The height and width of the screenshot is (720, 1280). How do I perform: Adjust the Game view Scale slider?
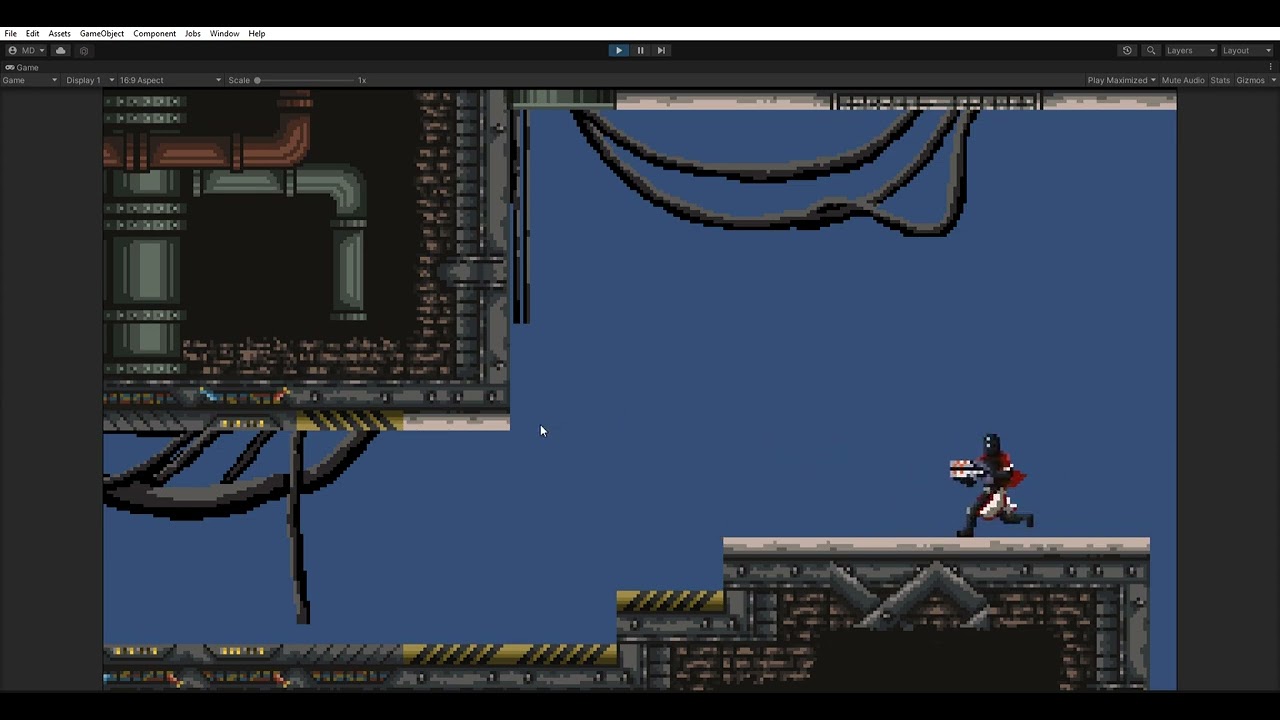tap(258, 80)
